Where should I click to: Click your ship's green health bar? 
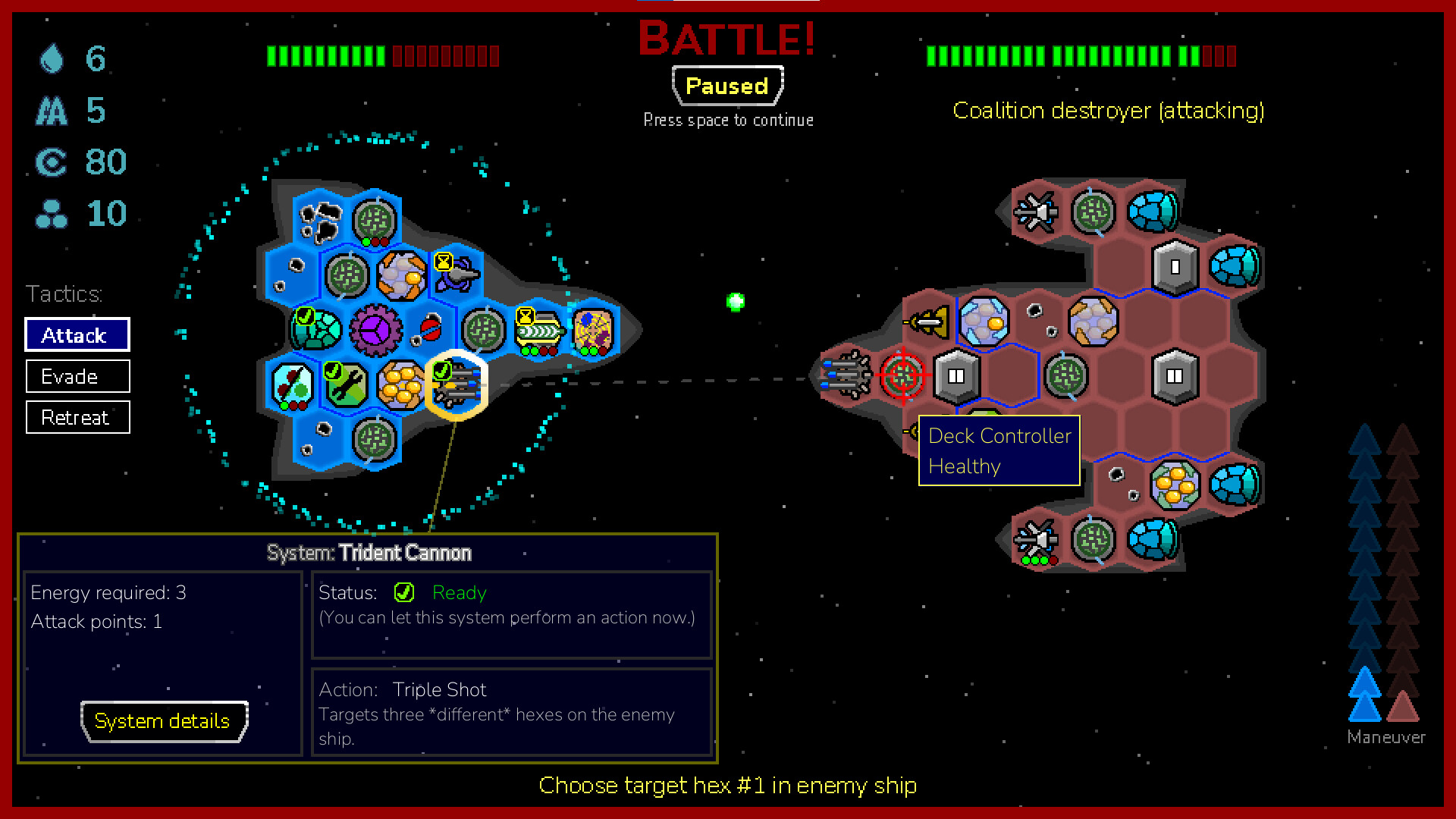click(x=326, y=55)
